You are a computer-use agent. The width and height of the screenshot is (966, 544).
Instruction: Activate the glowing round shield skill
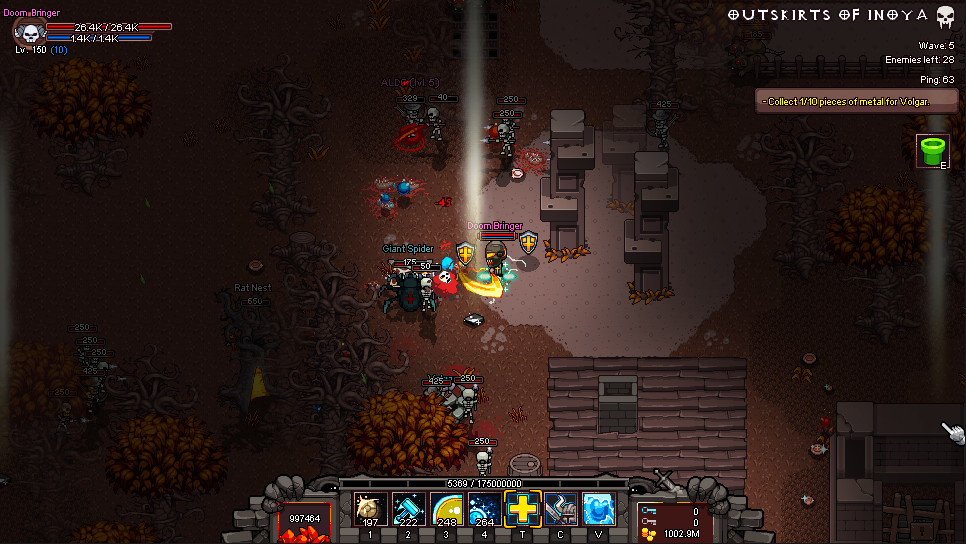370,510
